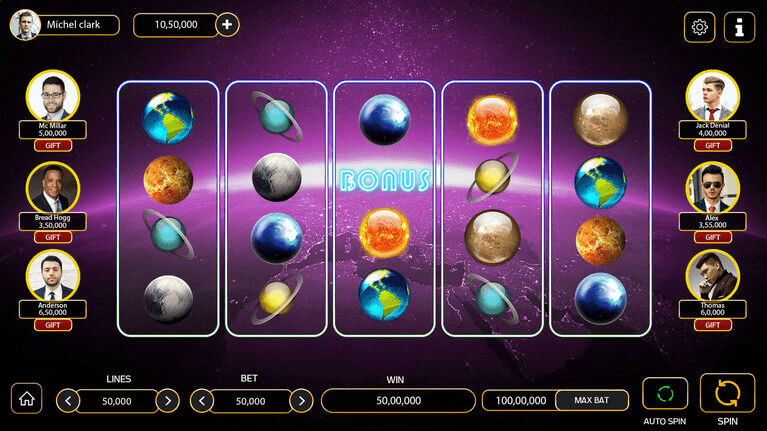The height and width of the screenshot is (431, 767).
Task: Send a gift to Bread Hogg
Action: [53, 237]
